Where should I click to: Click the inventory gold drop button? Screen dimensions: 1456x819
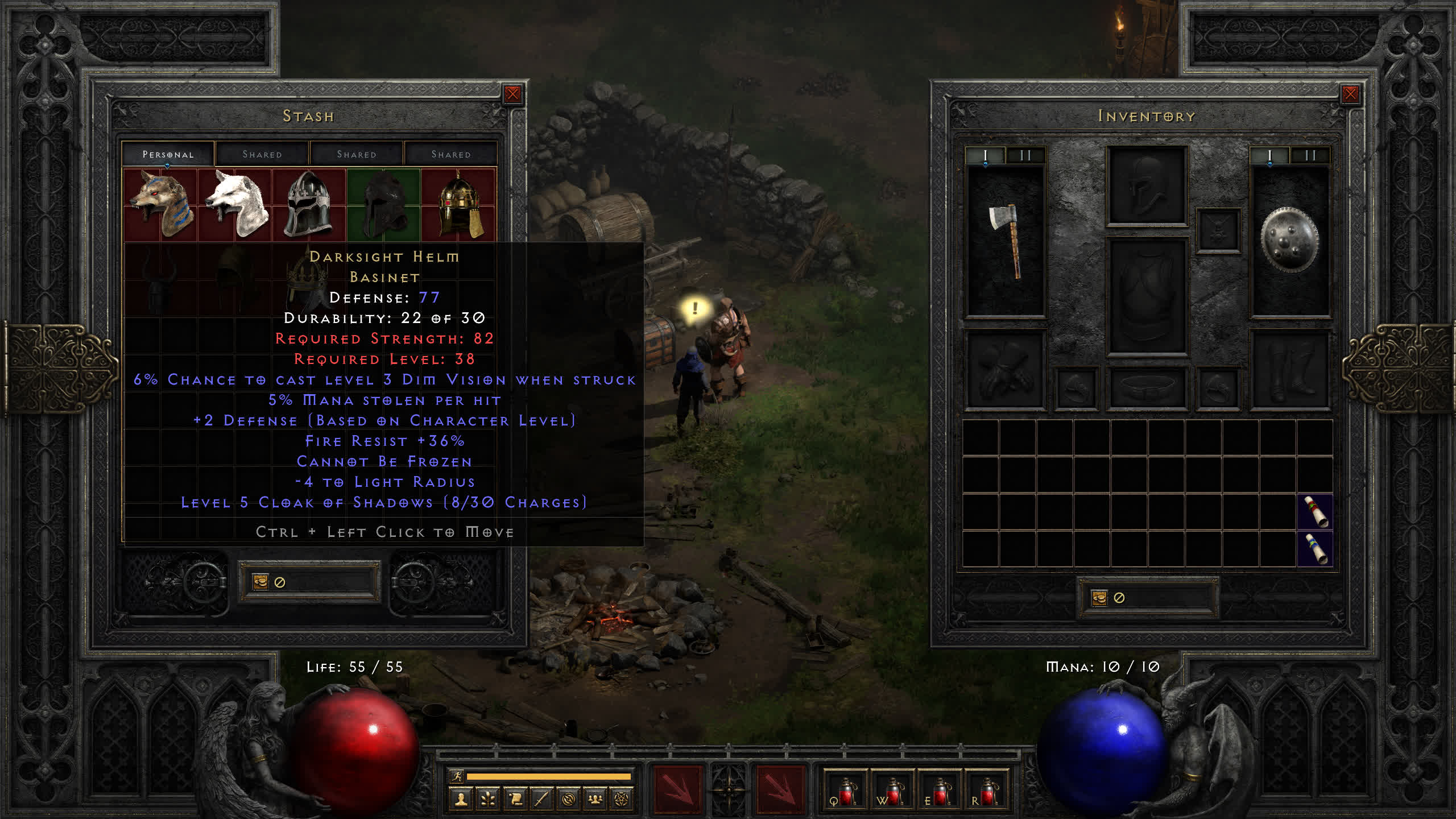click(1099, 598)
